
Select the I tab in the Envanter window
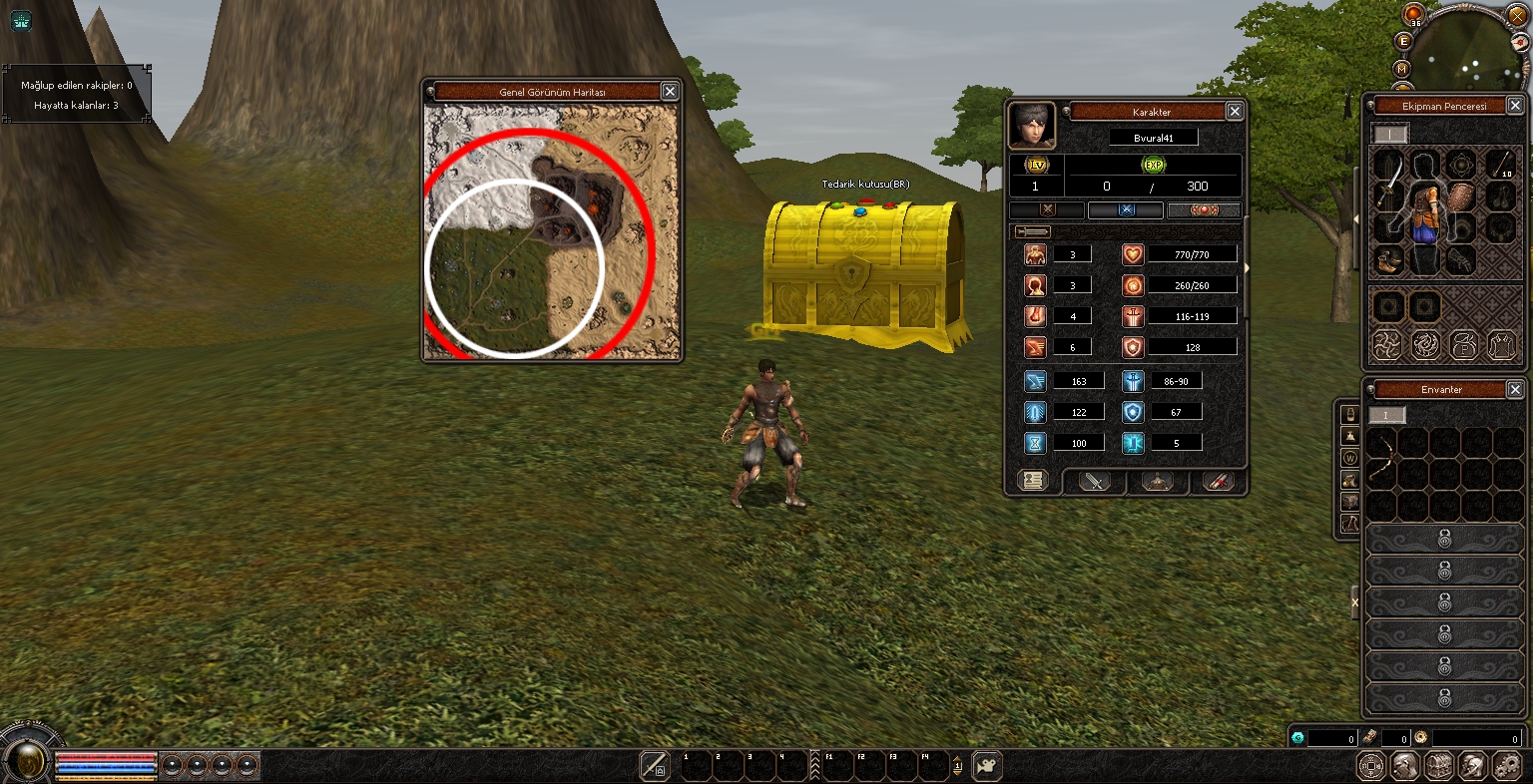[1387, 416]
